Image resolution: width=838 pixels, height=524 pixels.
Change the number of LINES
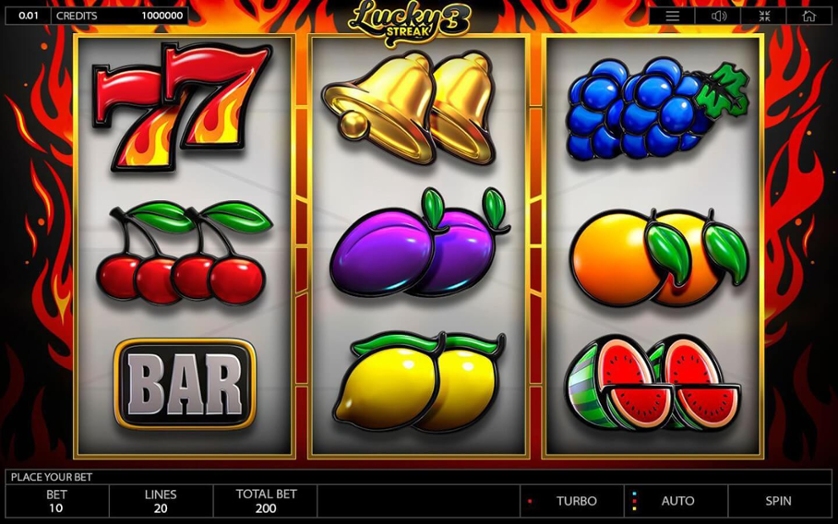pos(160,501)
